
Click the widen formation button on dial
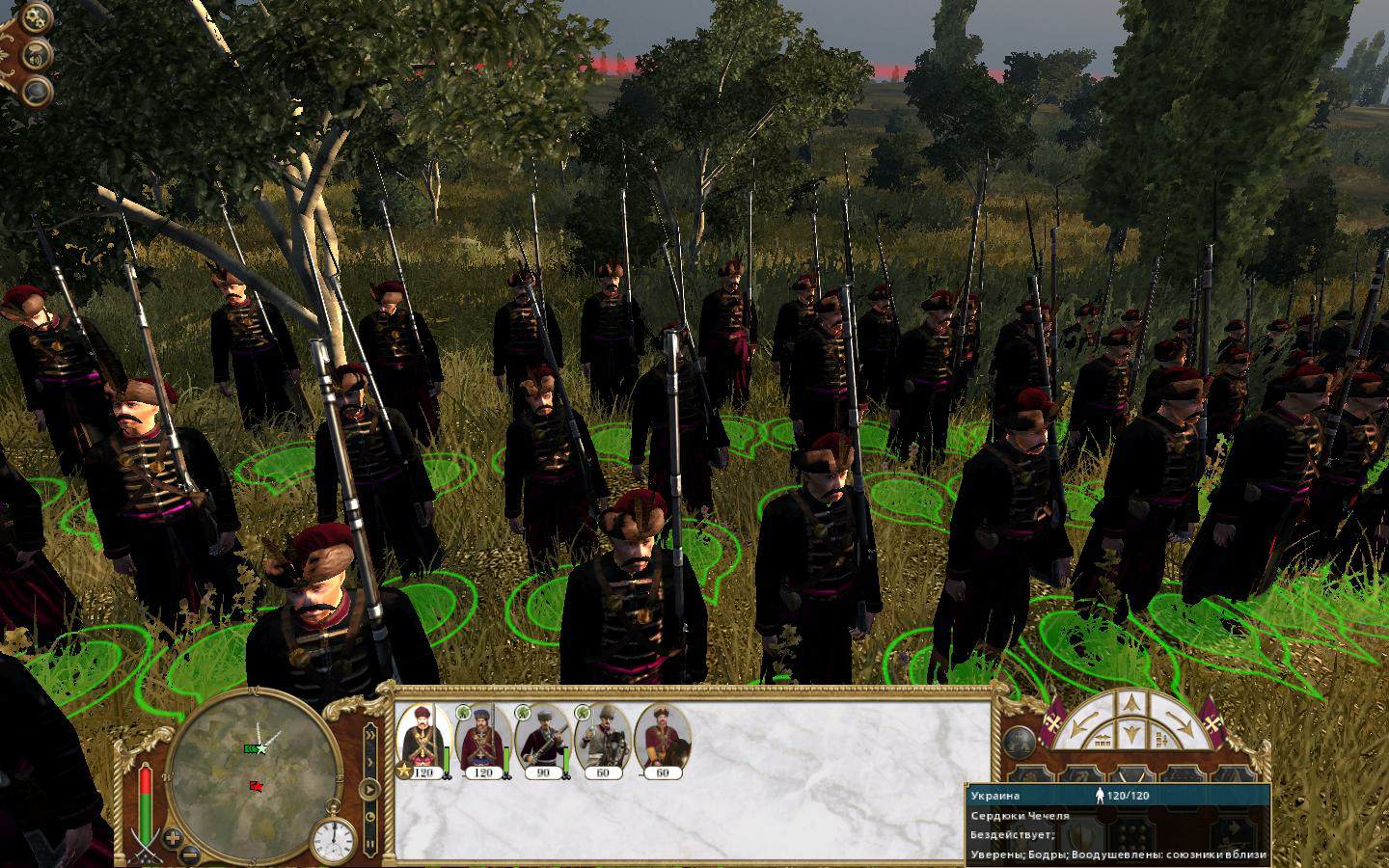click(x=1101, y=740)
